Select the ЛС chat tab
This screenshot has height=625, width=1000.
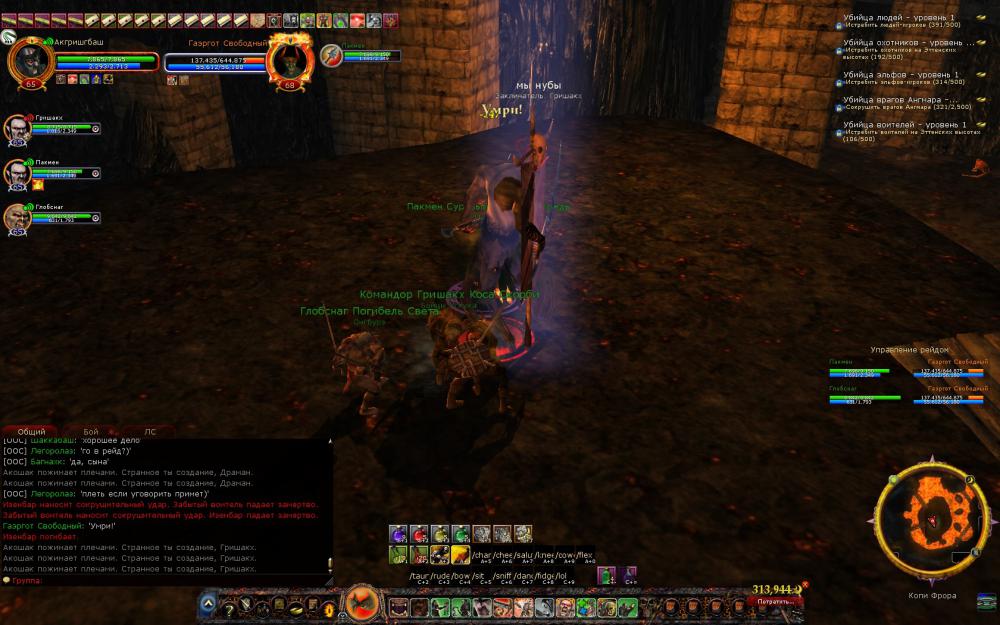151,431
